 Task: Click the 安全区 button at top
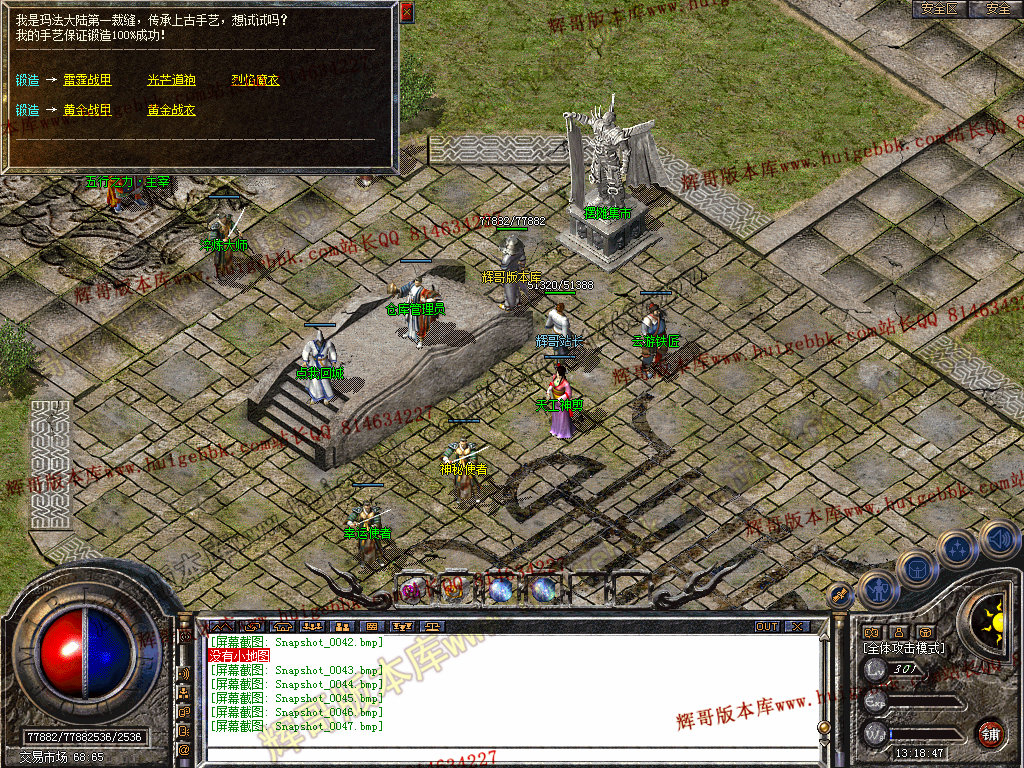coord(939,9)
